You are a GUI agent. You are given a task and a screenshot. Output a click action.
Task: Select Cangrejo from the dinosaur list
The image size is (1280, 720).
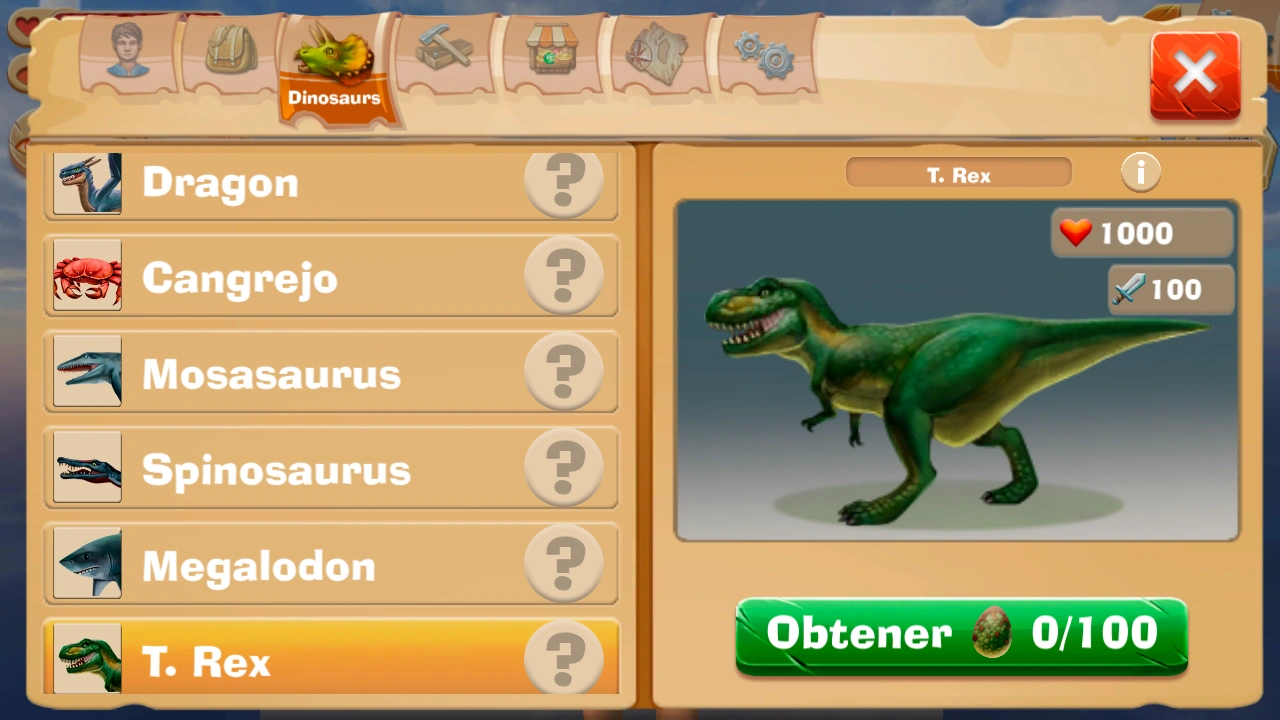click(330, 277)
